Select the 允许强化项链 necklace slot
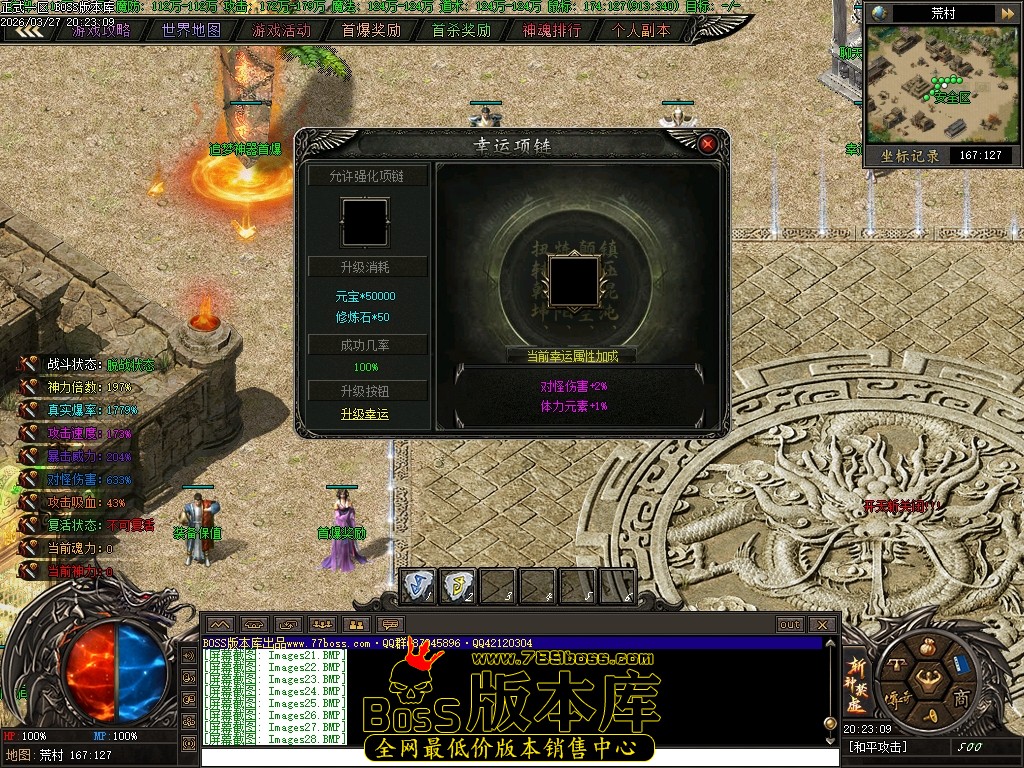Viewport: 1024px width, 768px height. click(x=364, y=222)
